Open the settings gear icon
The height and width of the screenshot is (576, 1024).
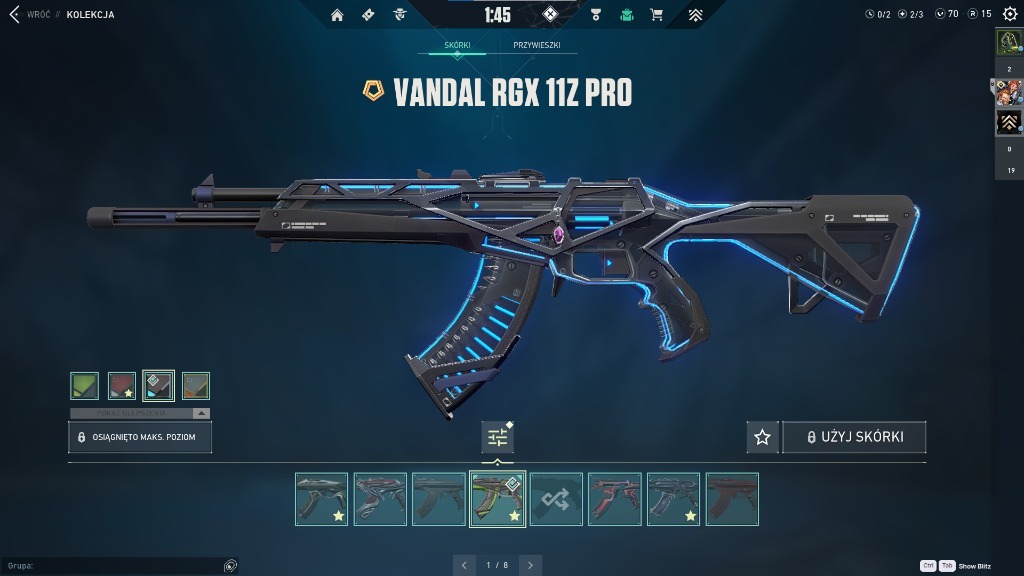pyautogui.click(x=1009, y=14)
